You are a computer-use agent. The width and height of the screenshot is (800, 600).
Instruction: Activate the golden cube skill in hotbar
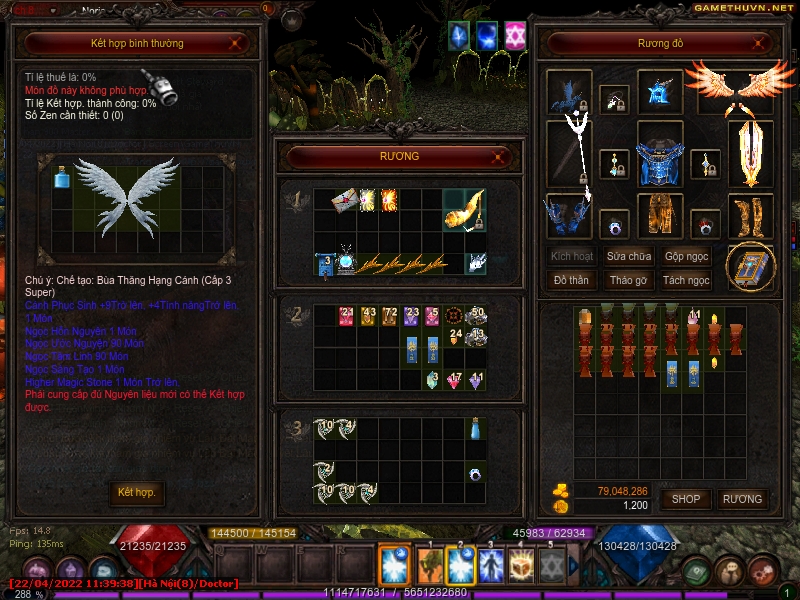coord(523,566)
